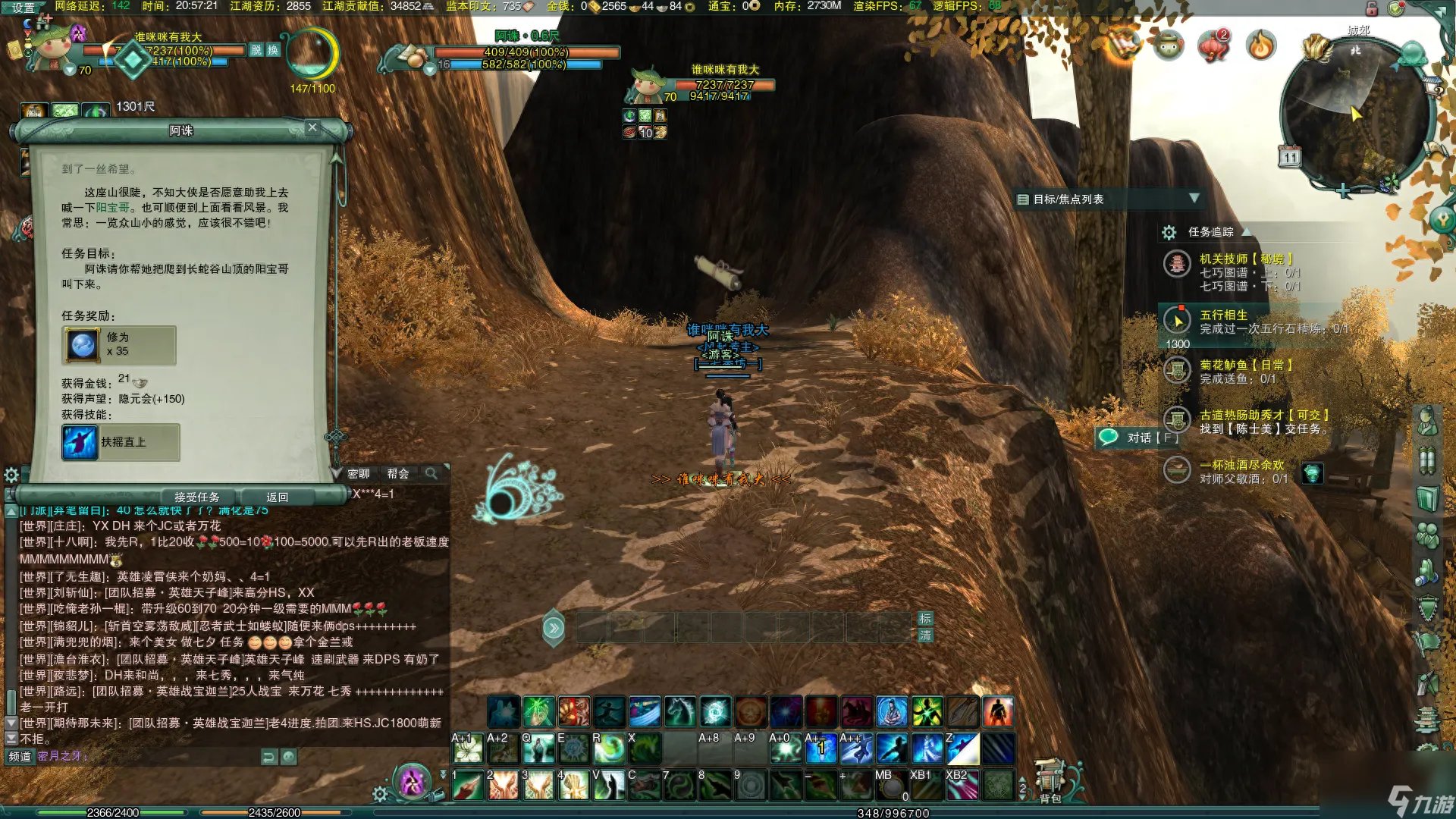Switch to the 帮会 chat tab

[x=397, y=474]
